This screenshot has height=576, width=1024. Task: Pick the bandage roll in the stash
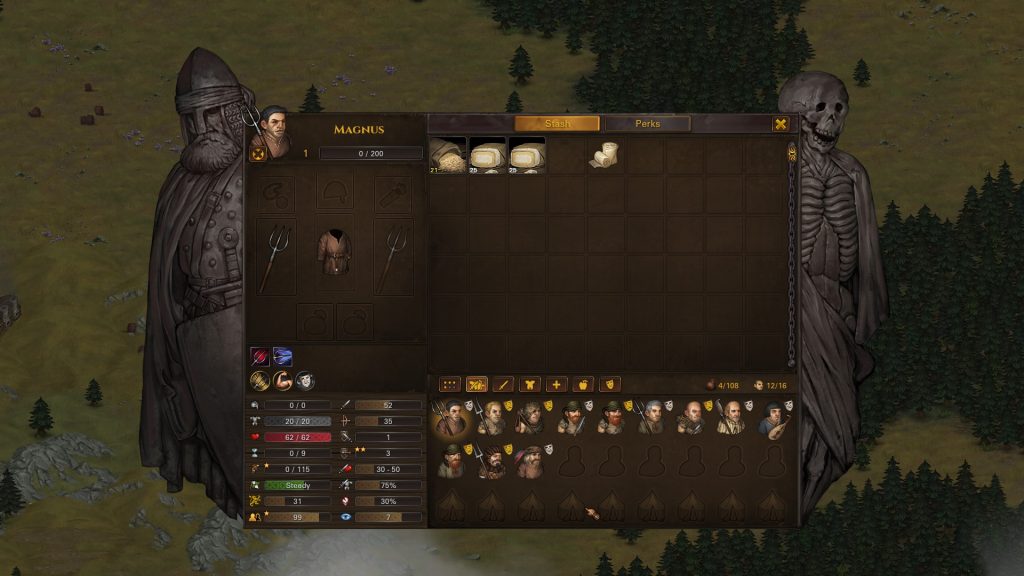click(x=606, y=156)
